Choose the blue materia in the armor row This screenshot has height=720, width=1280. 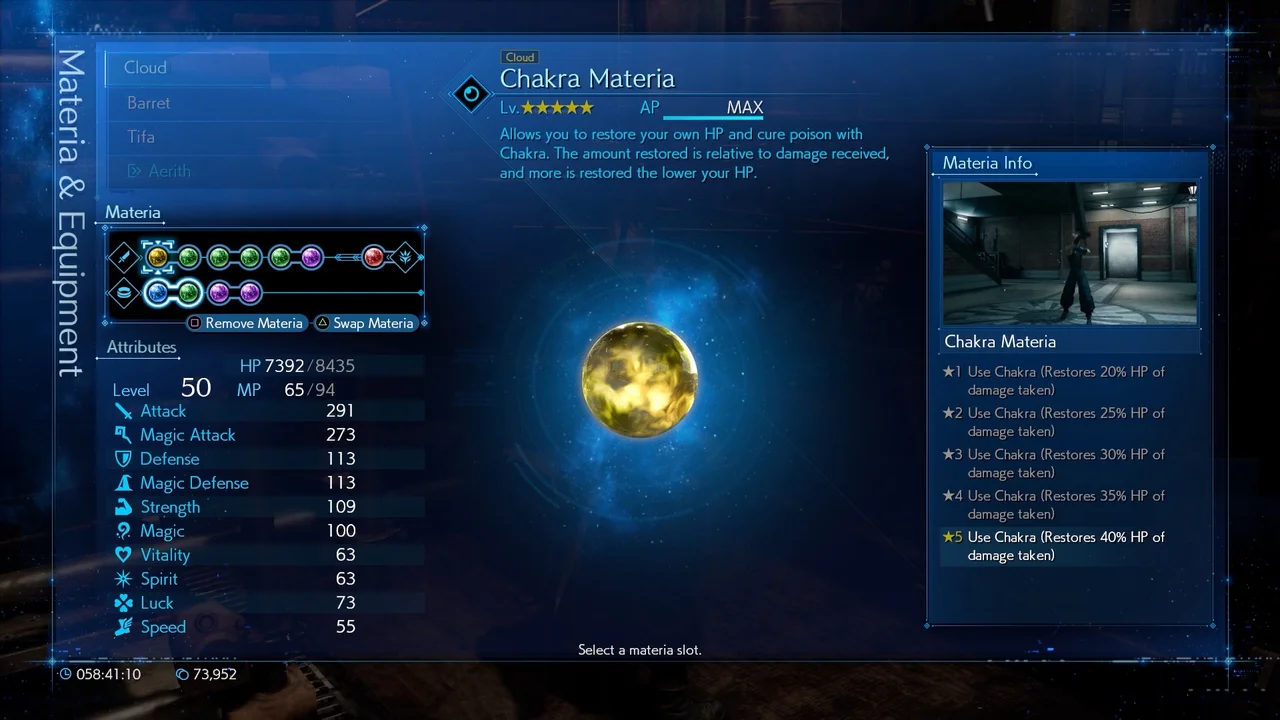[x=157, y=293]
